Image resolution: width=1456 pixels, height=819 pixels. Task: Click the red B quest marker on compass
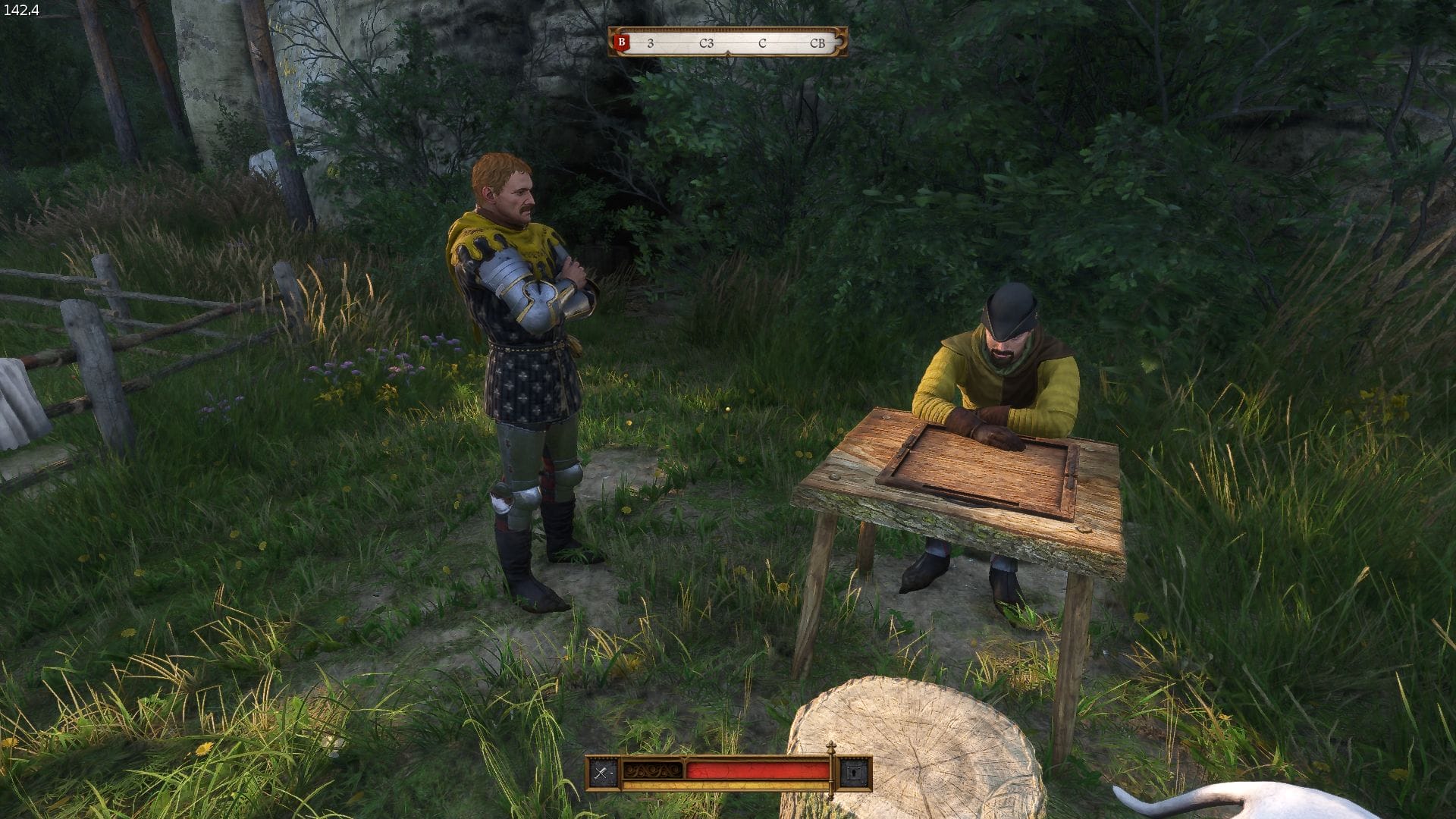pyautogui.click(x=622, y=42)
